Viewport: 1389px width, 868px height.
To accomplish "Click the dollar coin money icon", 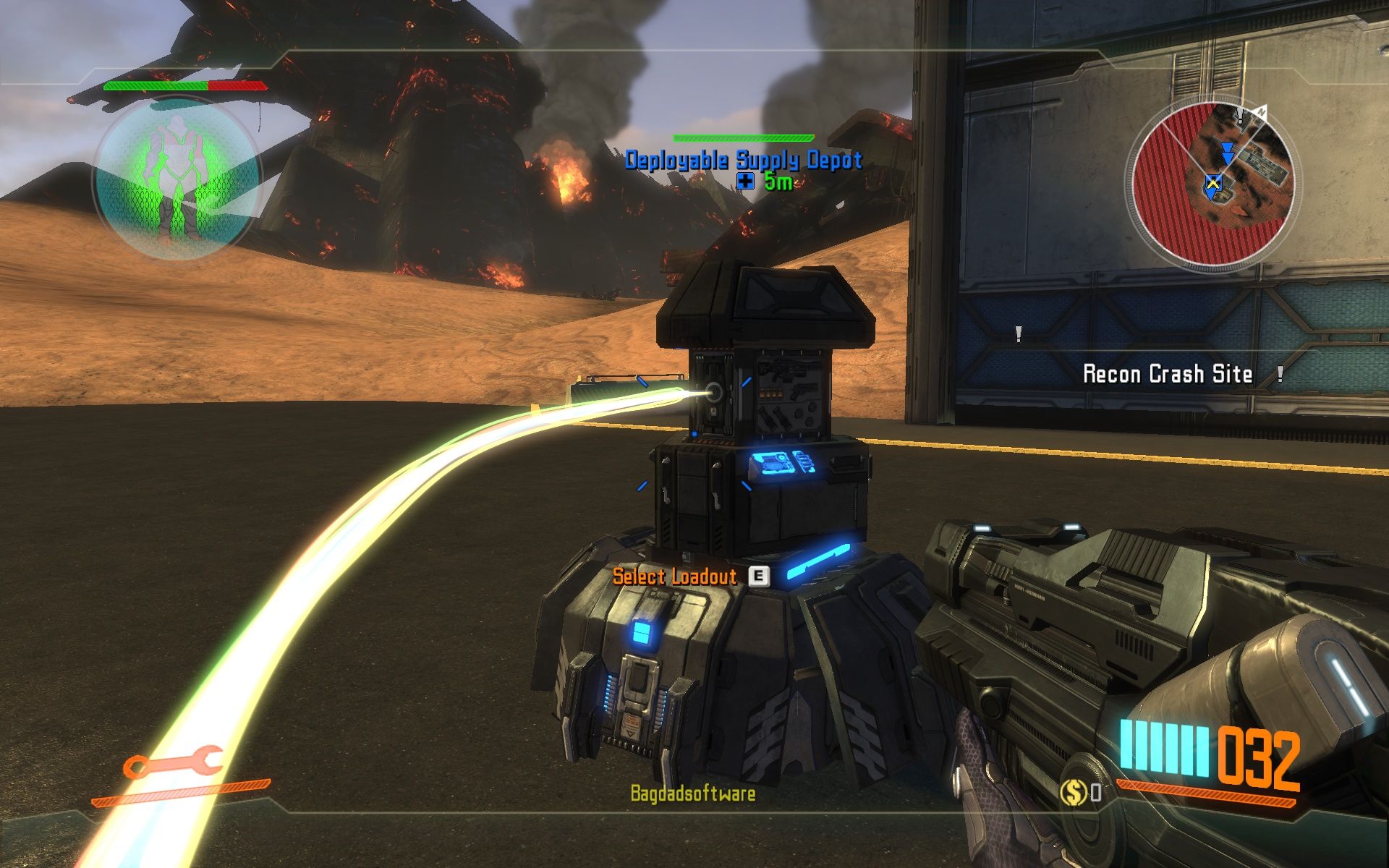I will [1073, 793].
